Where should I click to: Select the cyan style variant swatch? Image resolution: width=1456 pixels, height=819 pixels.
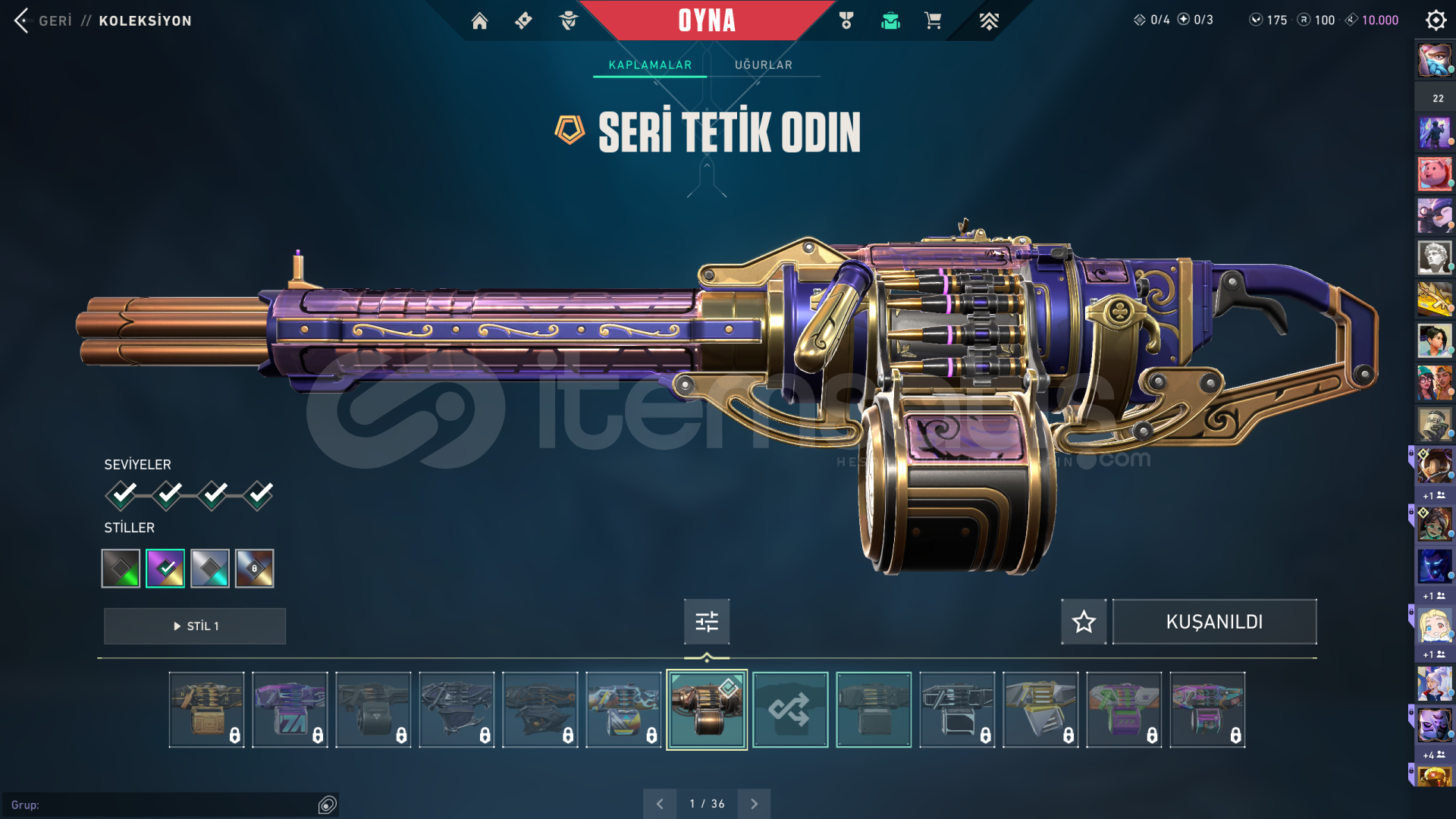click(x=210, y=568)
